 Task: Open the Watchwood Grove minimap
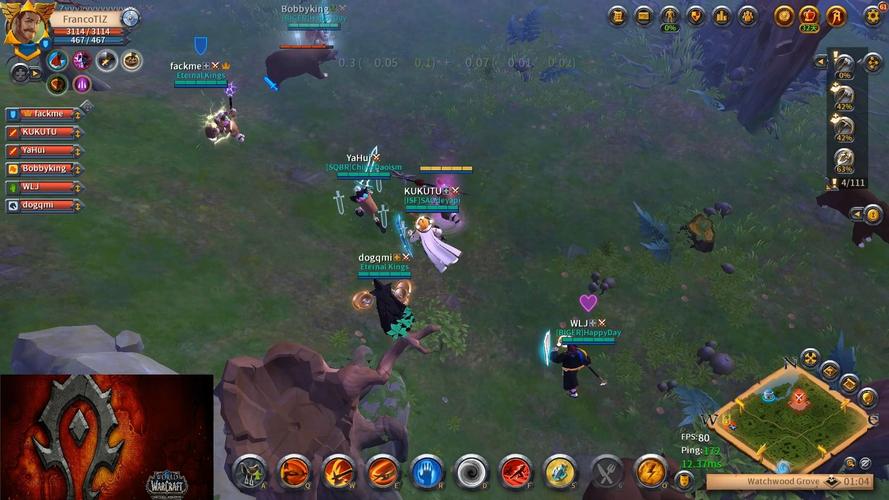pyautogui.click(x=792, y=418)
